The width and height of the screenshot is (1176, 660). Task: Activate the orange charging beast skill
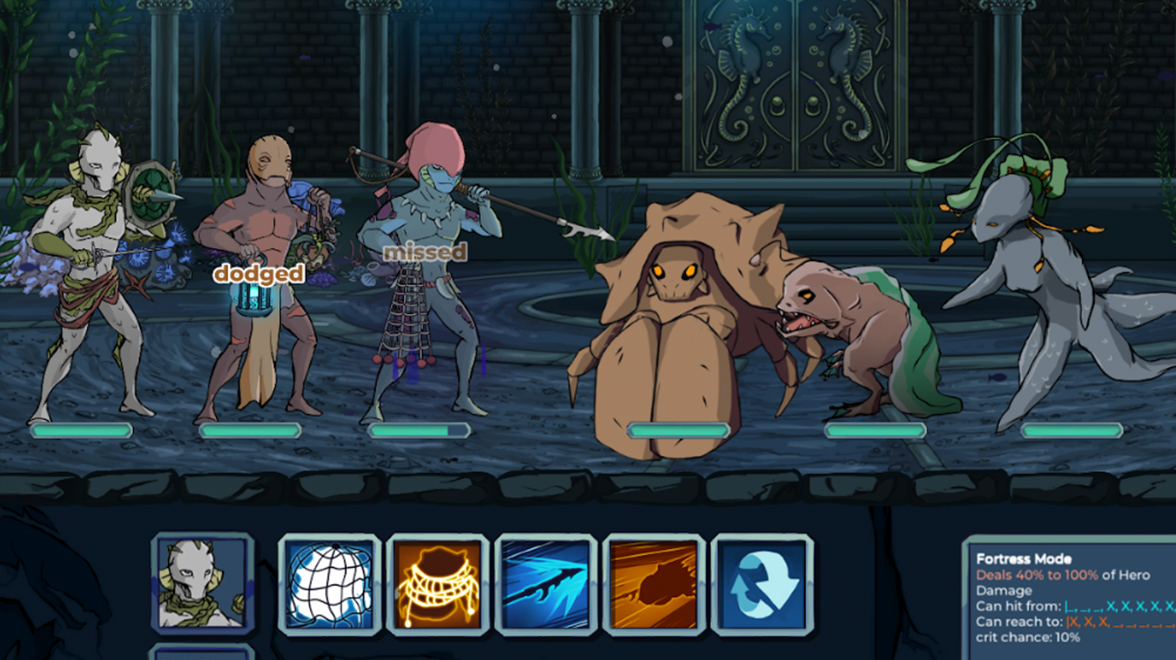pos(654,585)
